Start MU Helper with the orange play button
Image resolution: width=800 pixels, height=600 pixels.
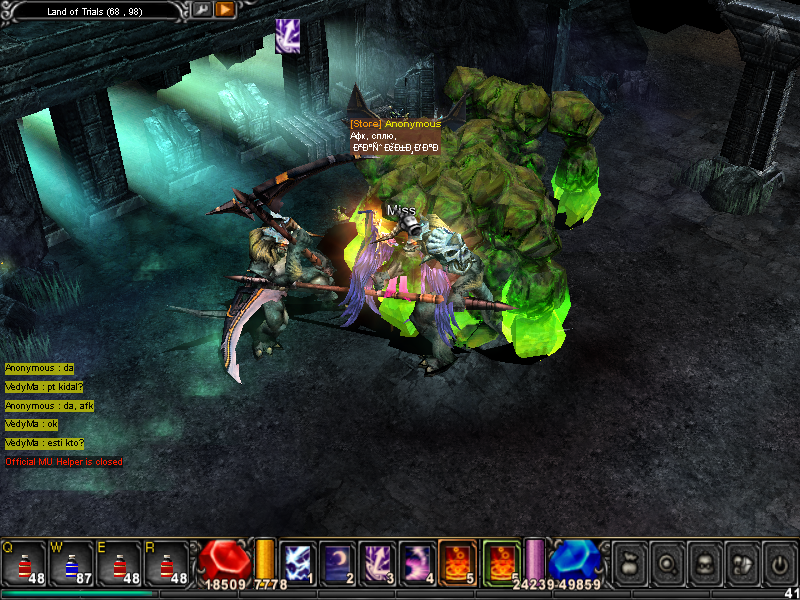click(x=225, y=10)
